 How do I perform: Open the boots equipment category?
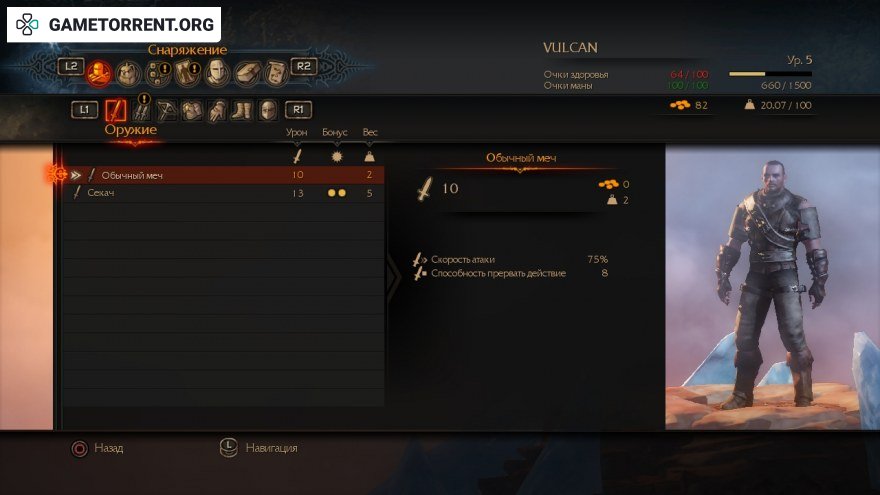coord(242,110)
